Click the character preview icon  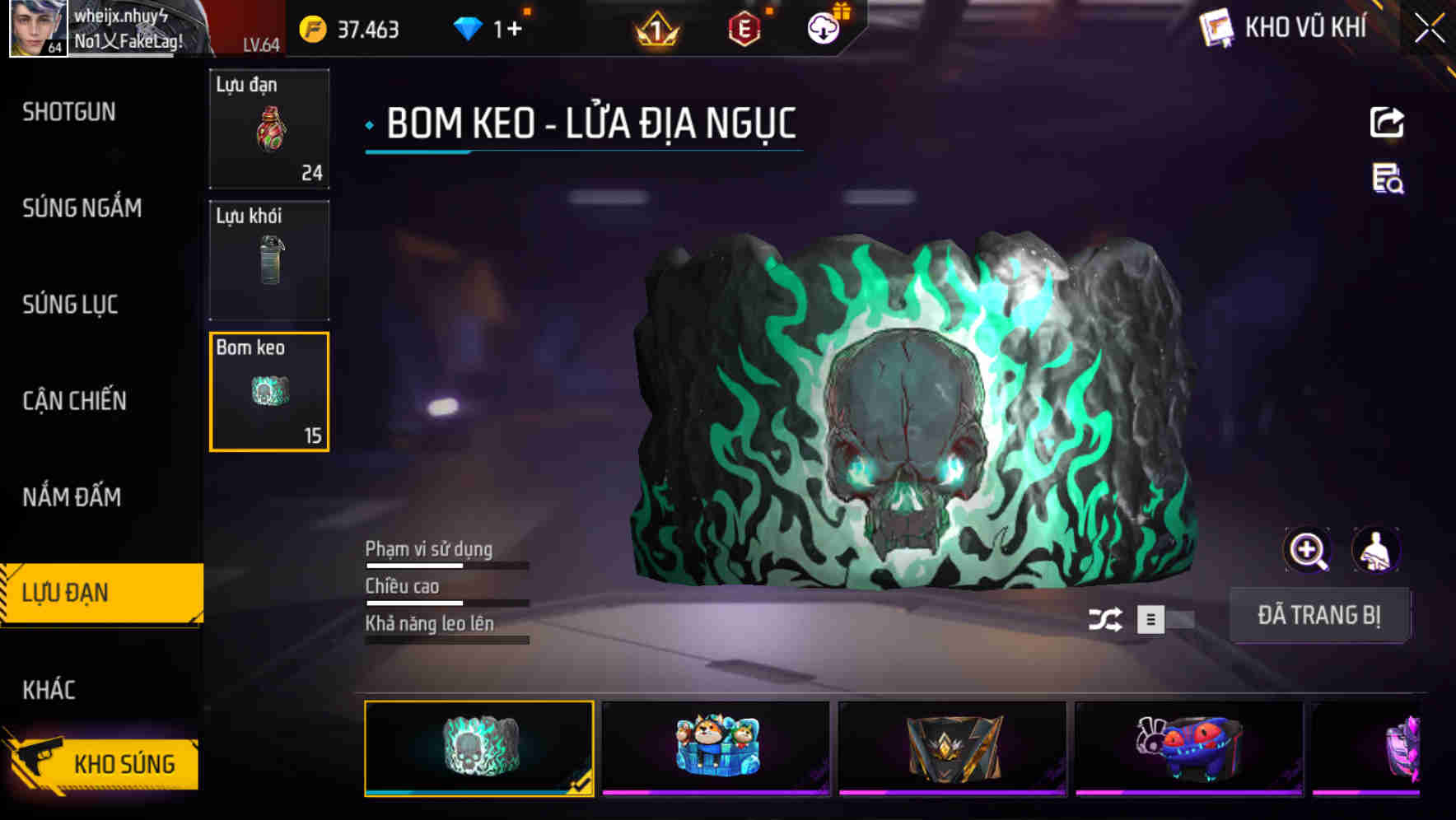[x=1378, y=549]
